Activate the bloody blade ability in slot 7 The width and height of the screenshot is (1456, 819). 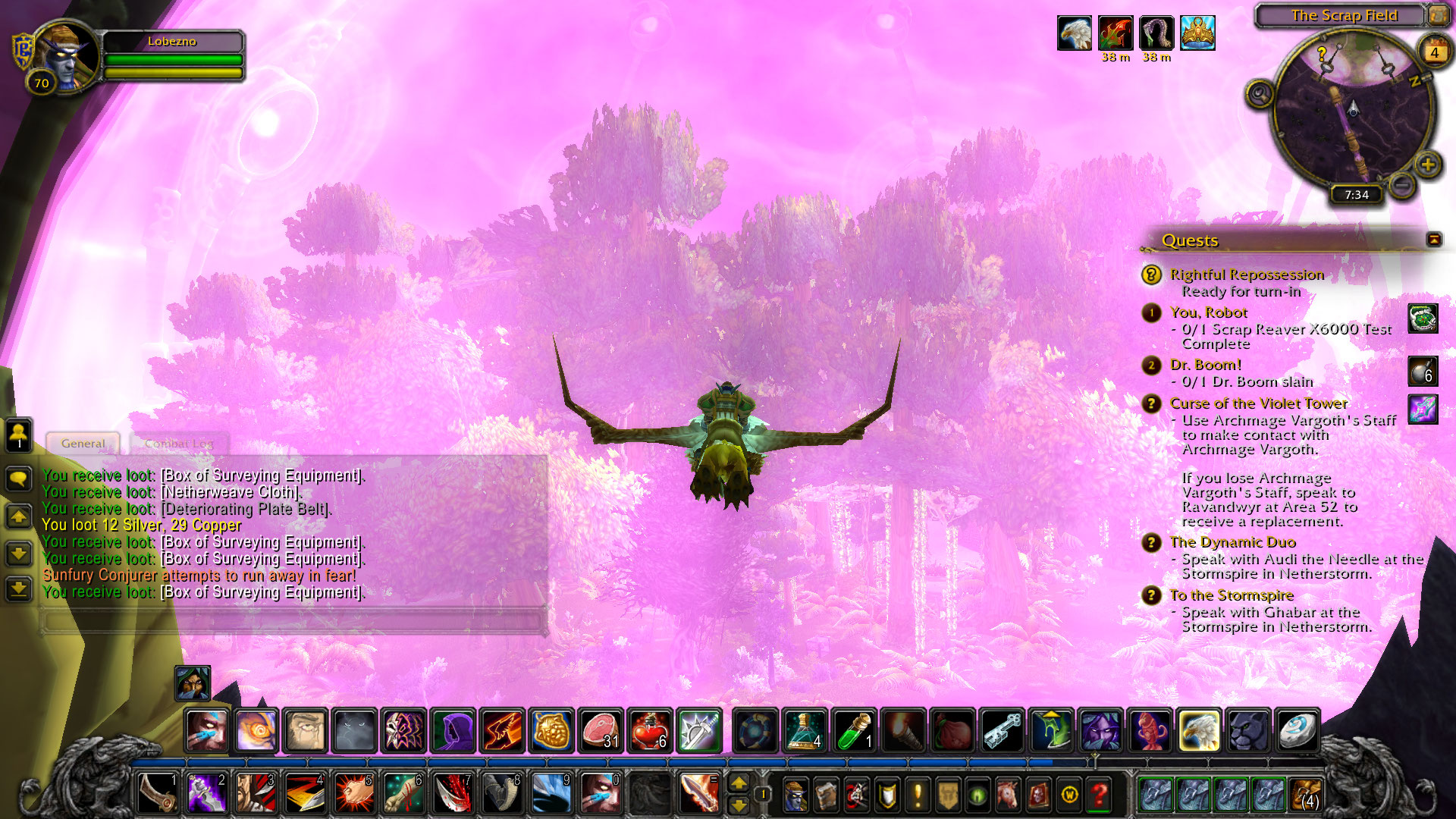coord(453,793)
